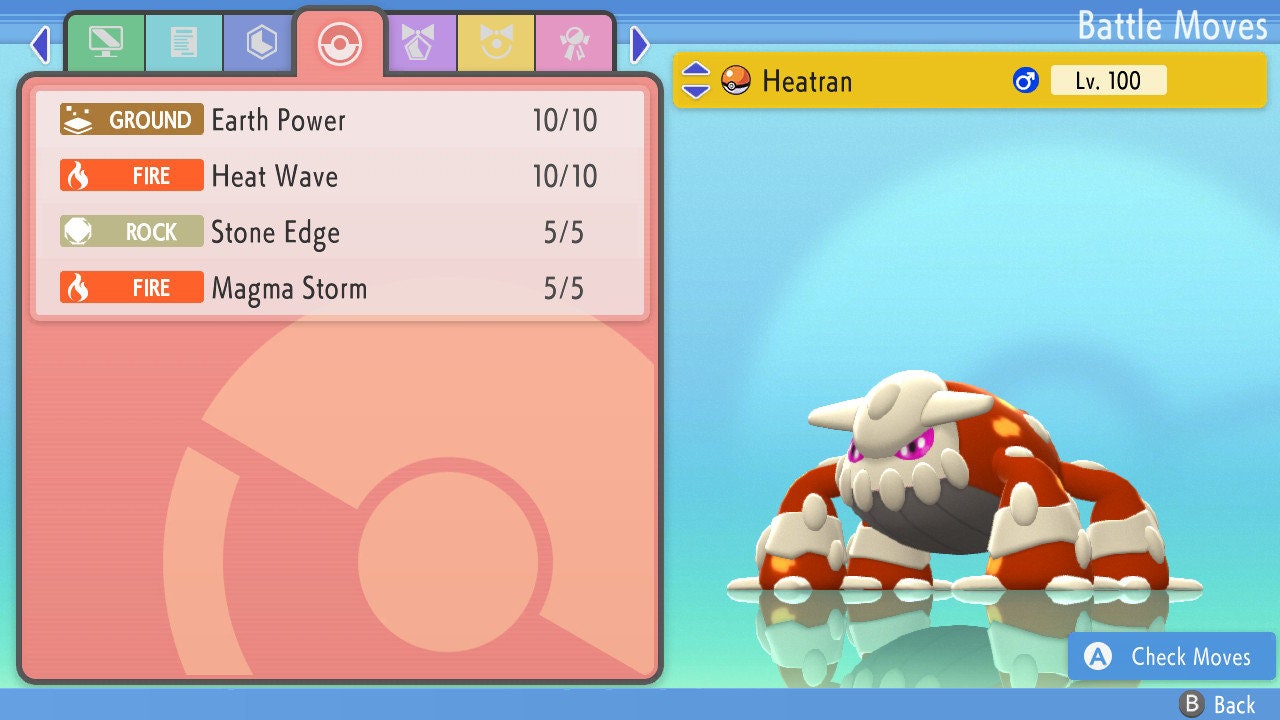The width and height of the screenshot is (1280, 720).
Task: Select the red Poké Ball battle moves tab
Action: tap(339, 42)
